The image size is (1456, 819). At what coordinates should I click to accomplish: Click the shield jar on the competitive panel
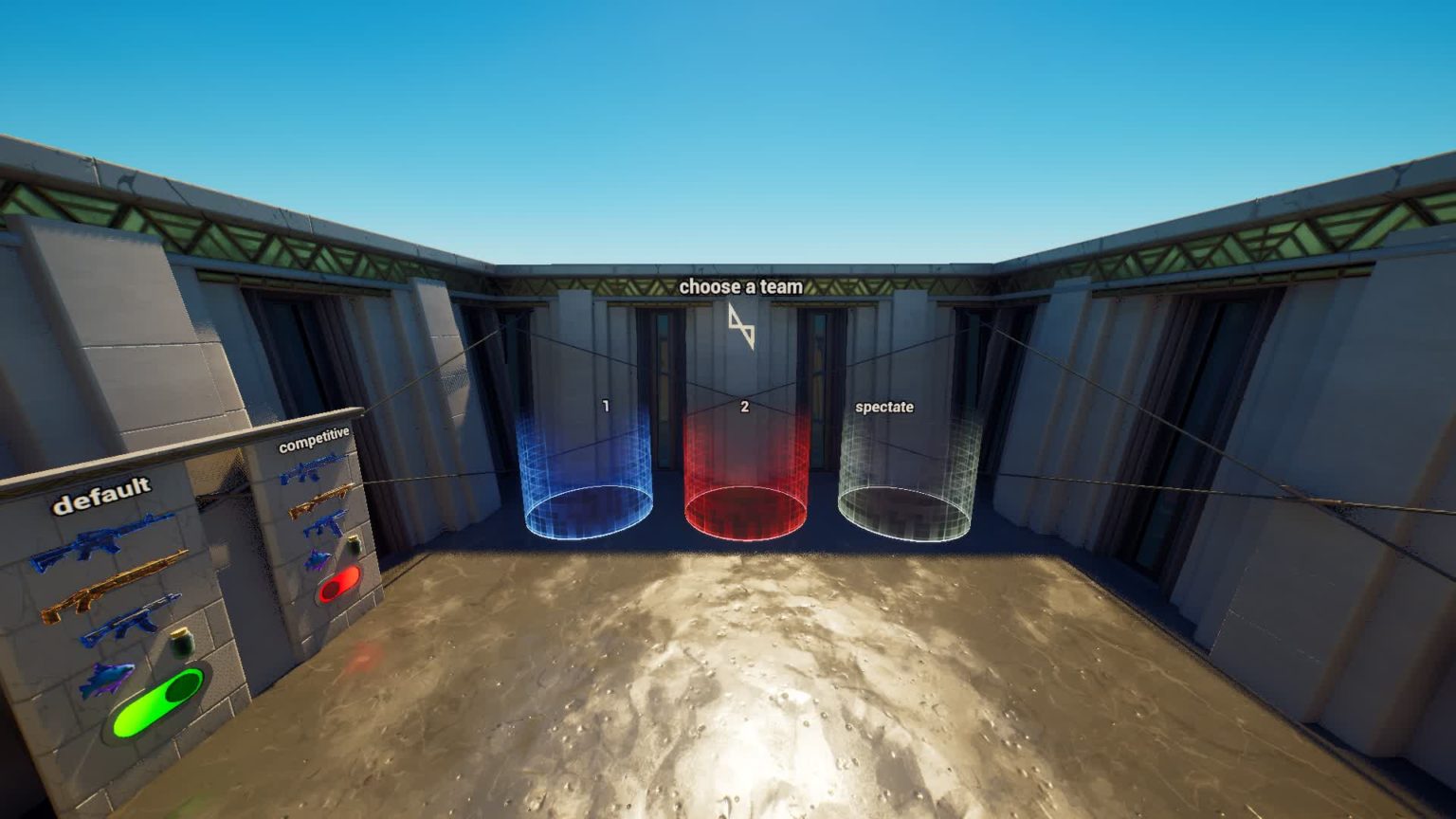[x=355, y=544]
